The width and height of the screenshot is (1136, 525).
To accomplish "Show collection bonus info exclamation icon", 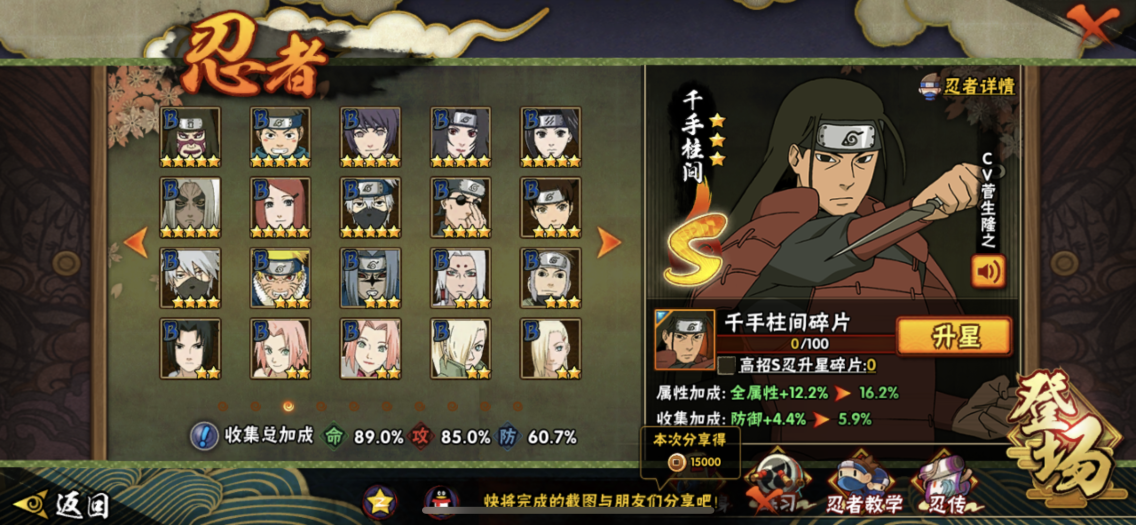I will (204, 436).
